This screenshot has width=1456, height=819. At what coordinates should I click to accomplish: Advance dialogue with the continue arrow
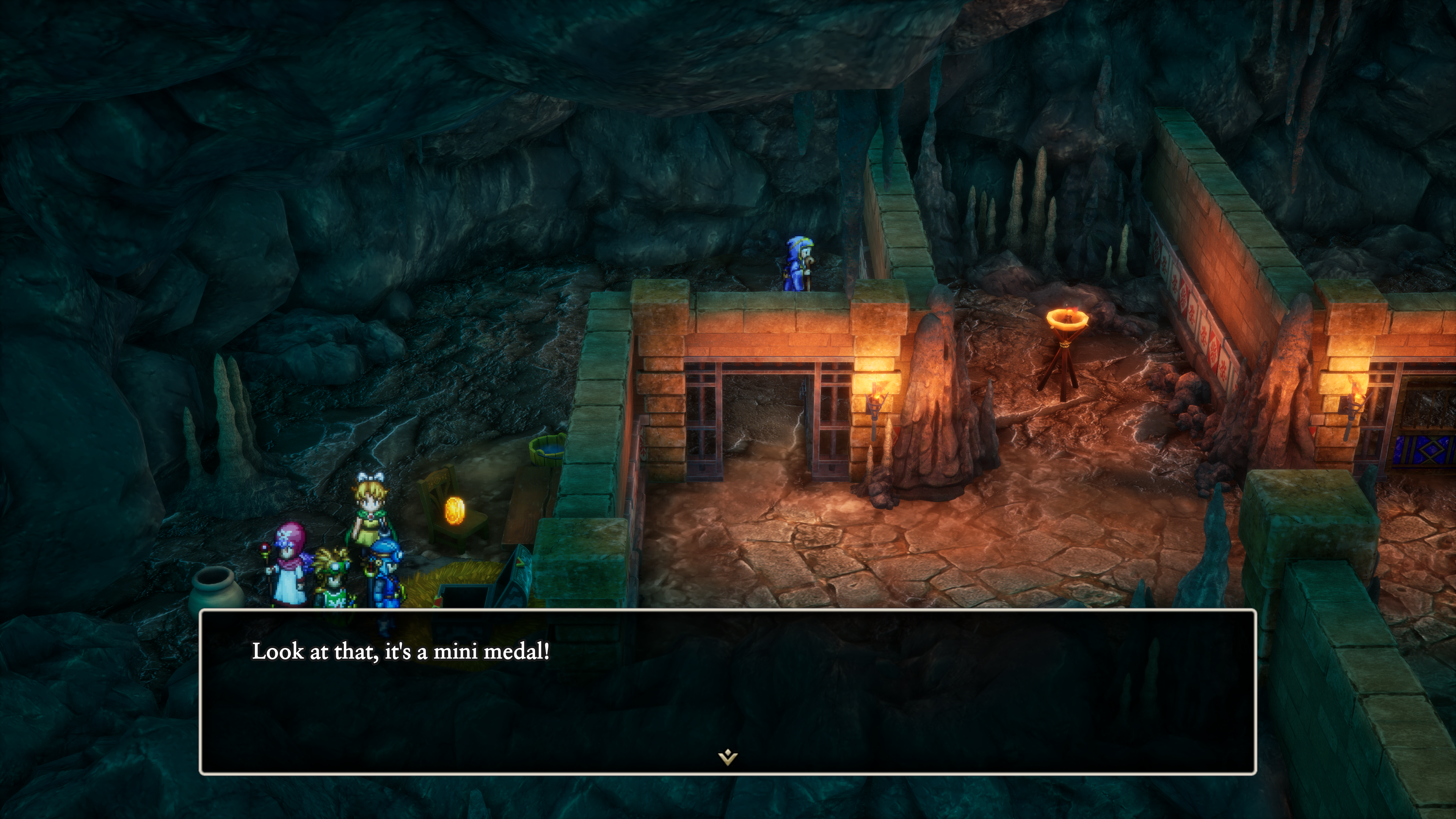coord(728,756)
